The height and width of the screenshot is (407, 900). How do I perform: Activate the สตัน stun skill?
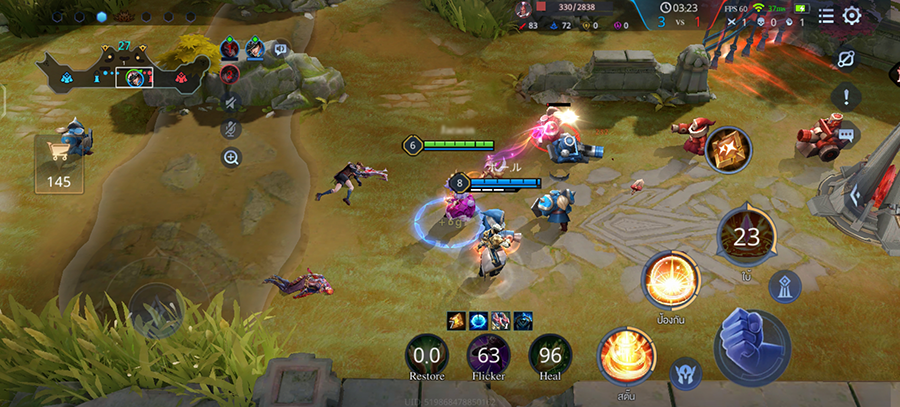(x=625, y=355)
